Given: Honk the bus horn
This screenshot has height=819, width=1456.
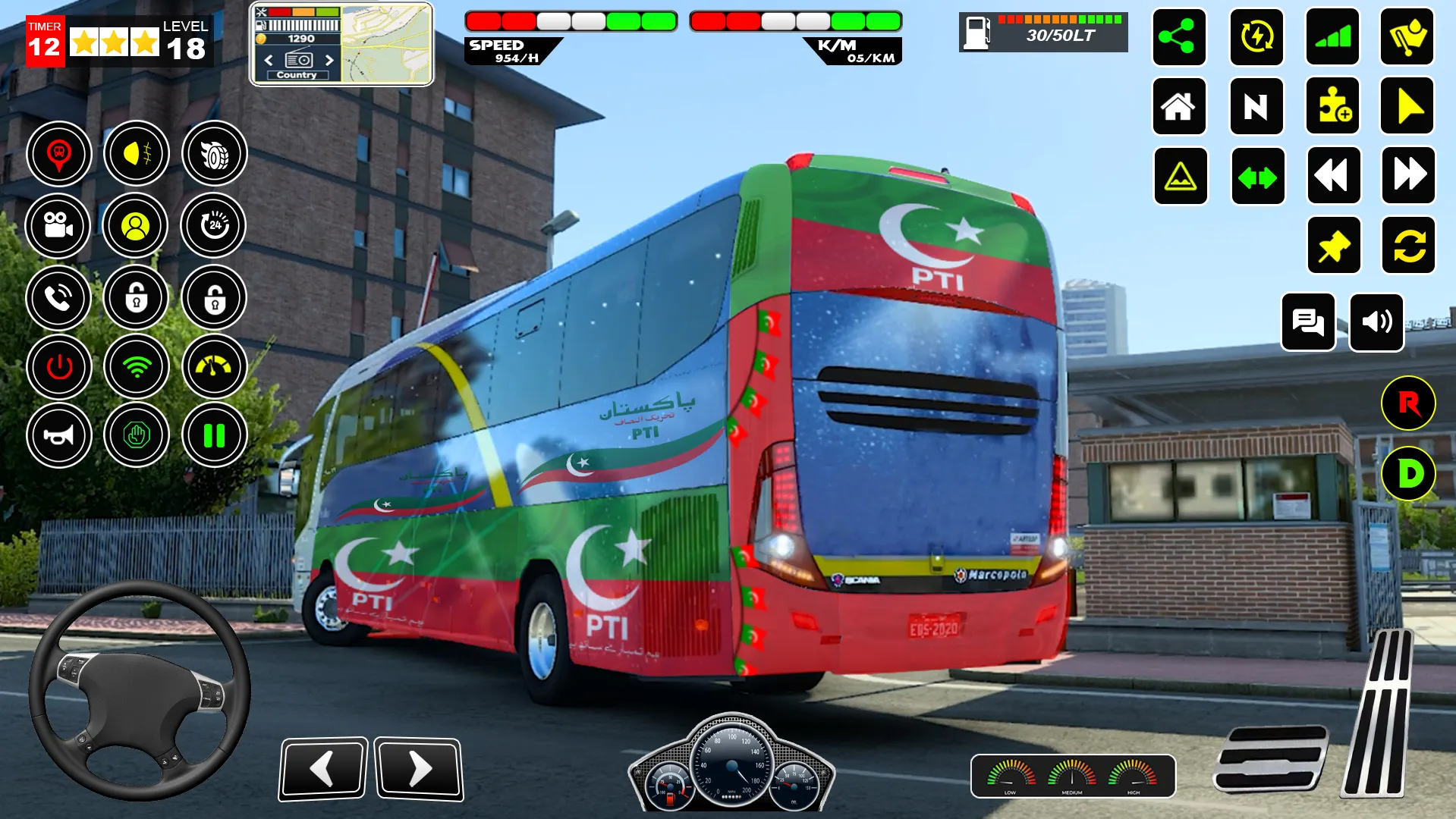Looking at the screenshot, I should pyautogui.click(x=58, y=436).
